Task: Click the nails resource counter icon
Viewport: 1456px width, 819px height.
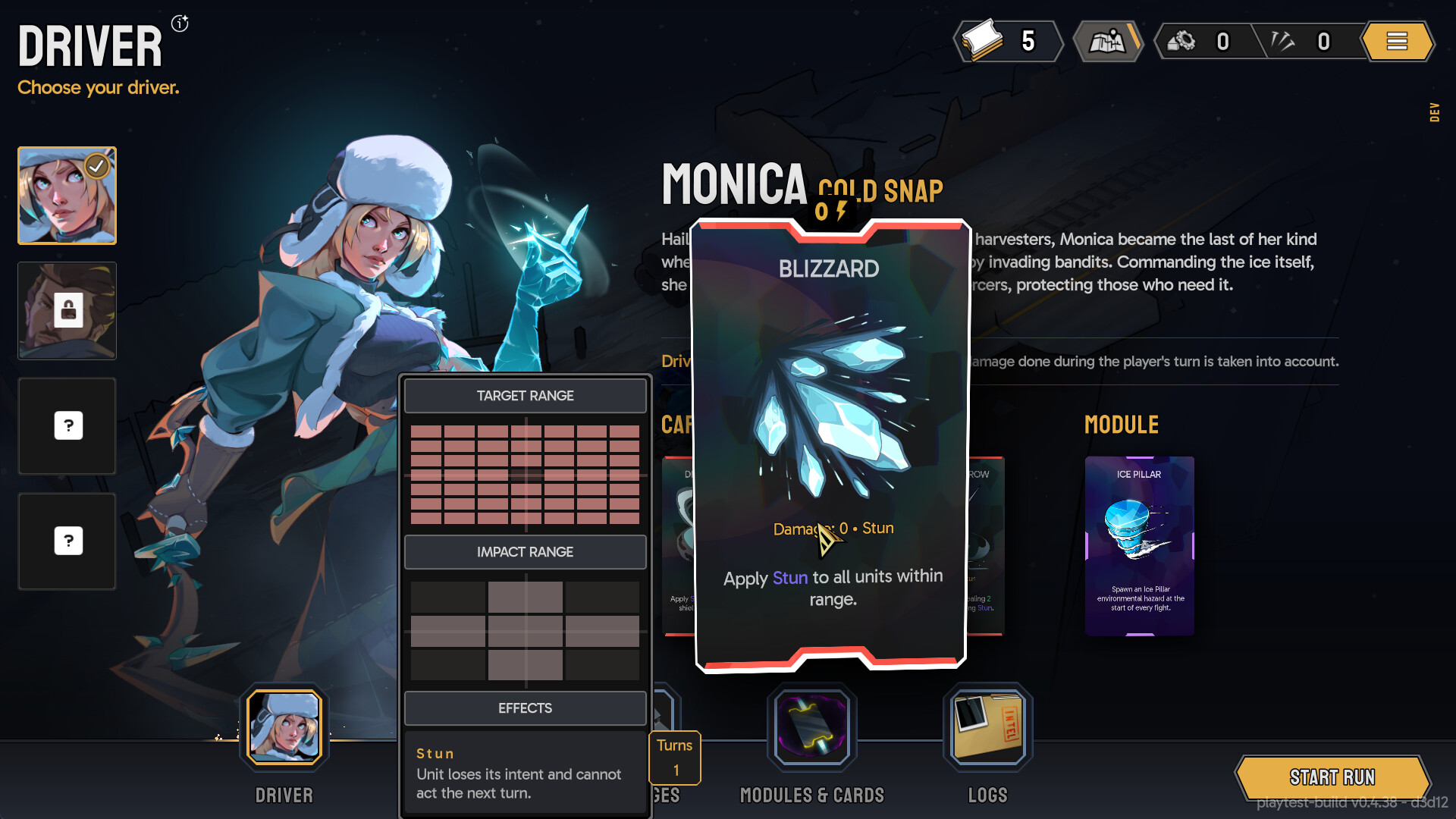Action: [1282, 41]
